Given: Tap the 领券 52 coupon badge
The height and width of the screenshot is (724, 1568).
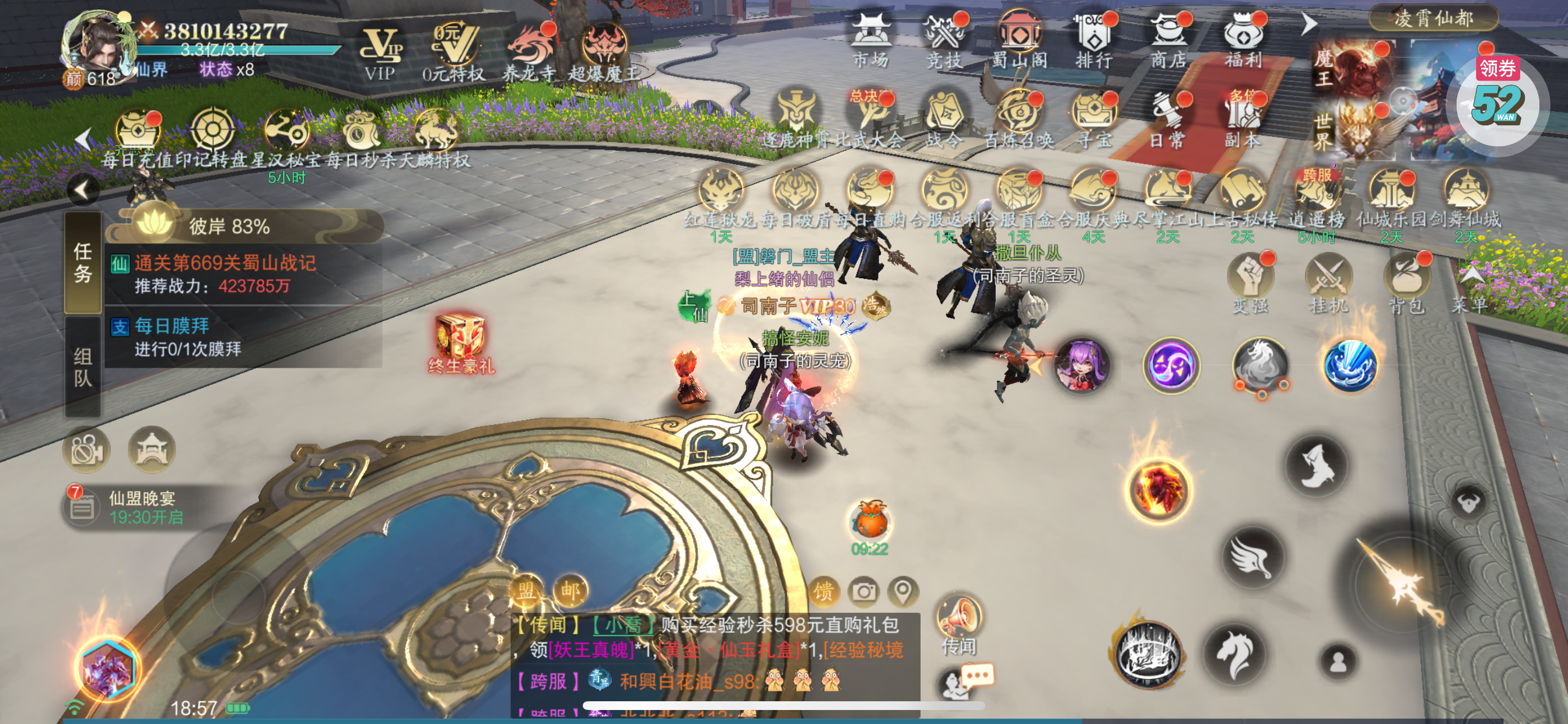Looking at the screenshot, I should (1497, 97).
